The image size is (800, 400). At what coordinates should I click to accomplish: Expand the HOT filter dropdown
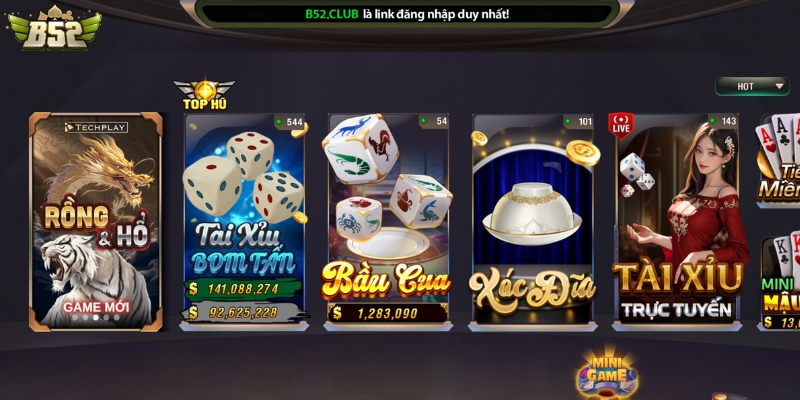tap(752, 86)
